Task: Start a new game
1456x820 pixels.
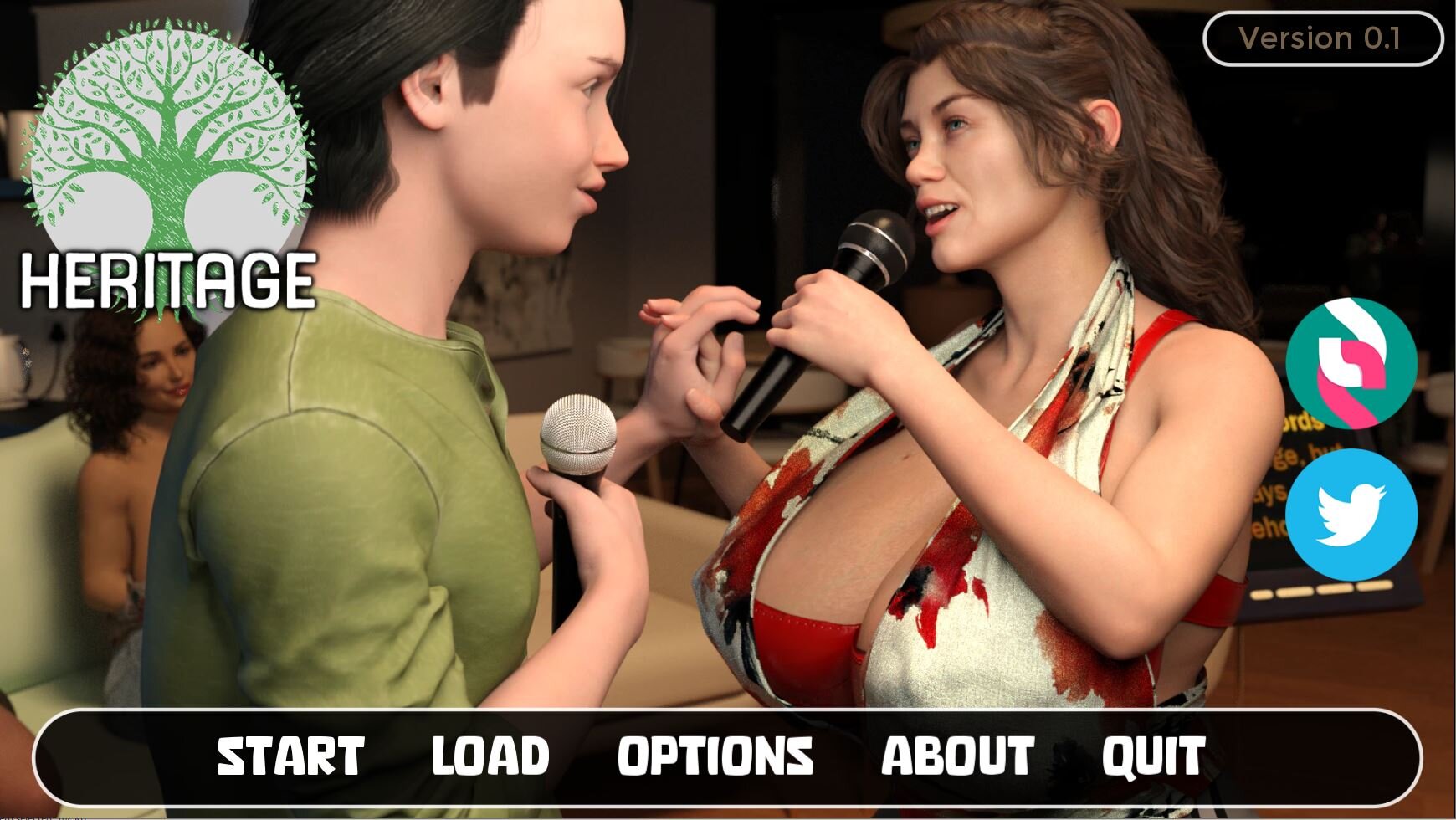Action: click(290, 756)
